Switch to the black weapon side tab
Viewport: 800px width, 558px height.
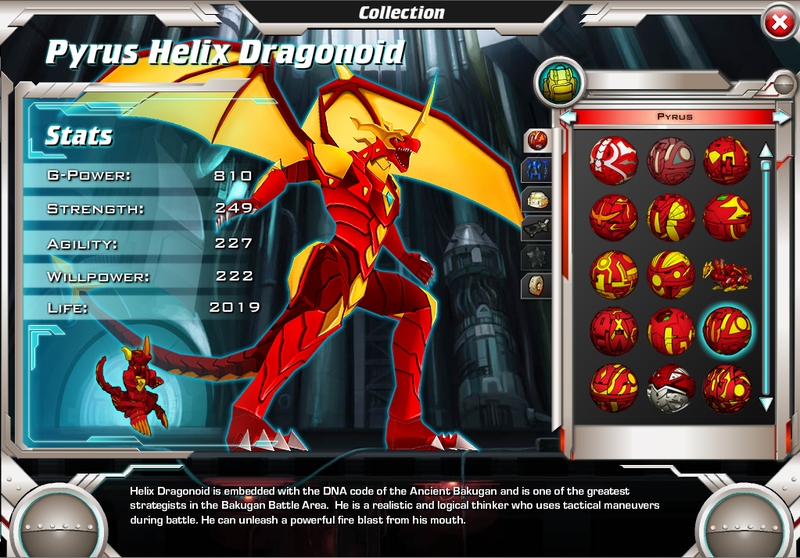[x=537, y=227]
